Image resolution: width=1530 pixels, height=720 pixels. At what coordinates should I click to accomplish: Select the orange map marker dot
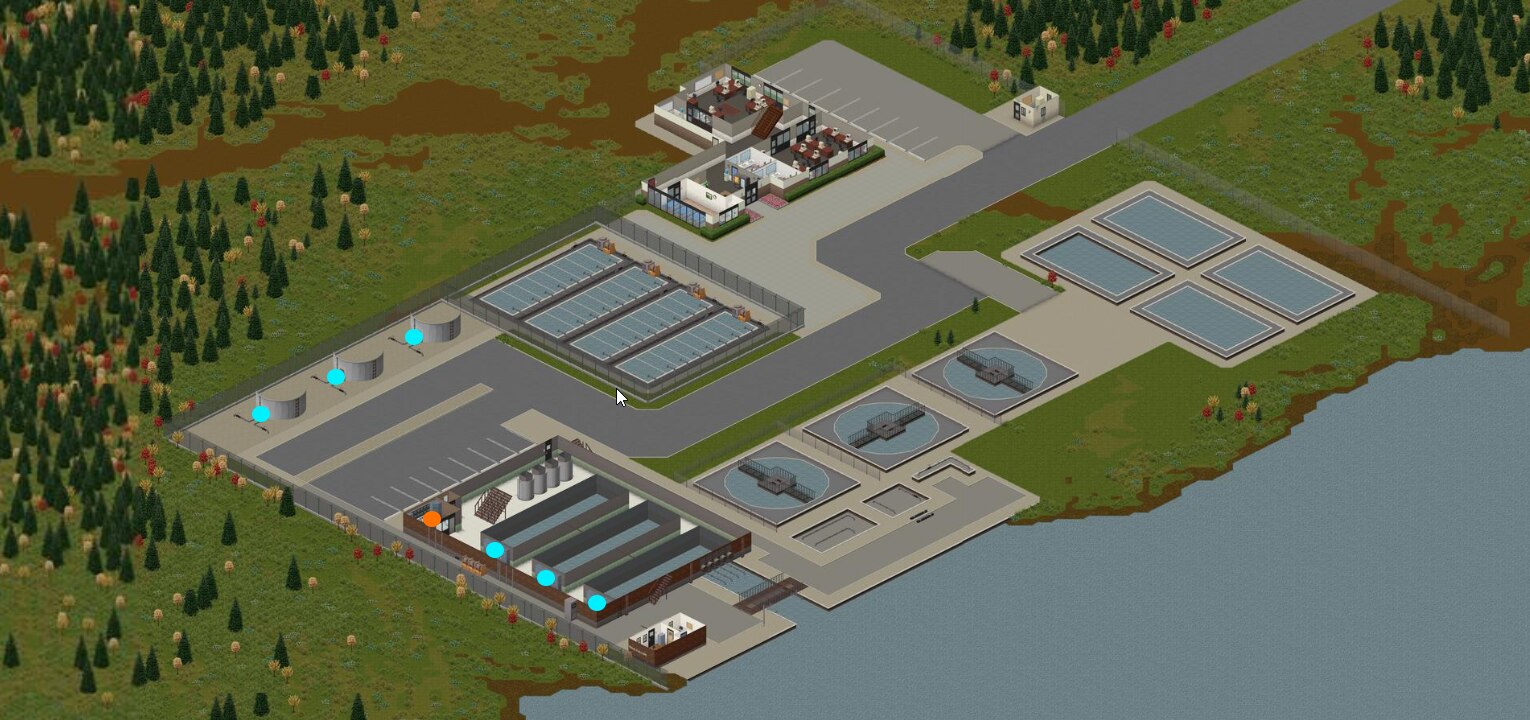(x=431, y=518)
